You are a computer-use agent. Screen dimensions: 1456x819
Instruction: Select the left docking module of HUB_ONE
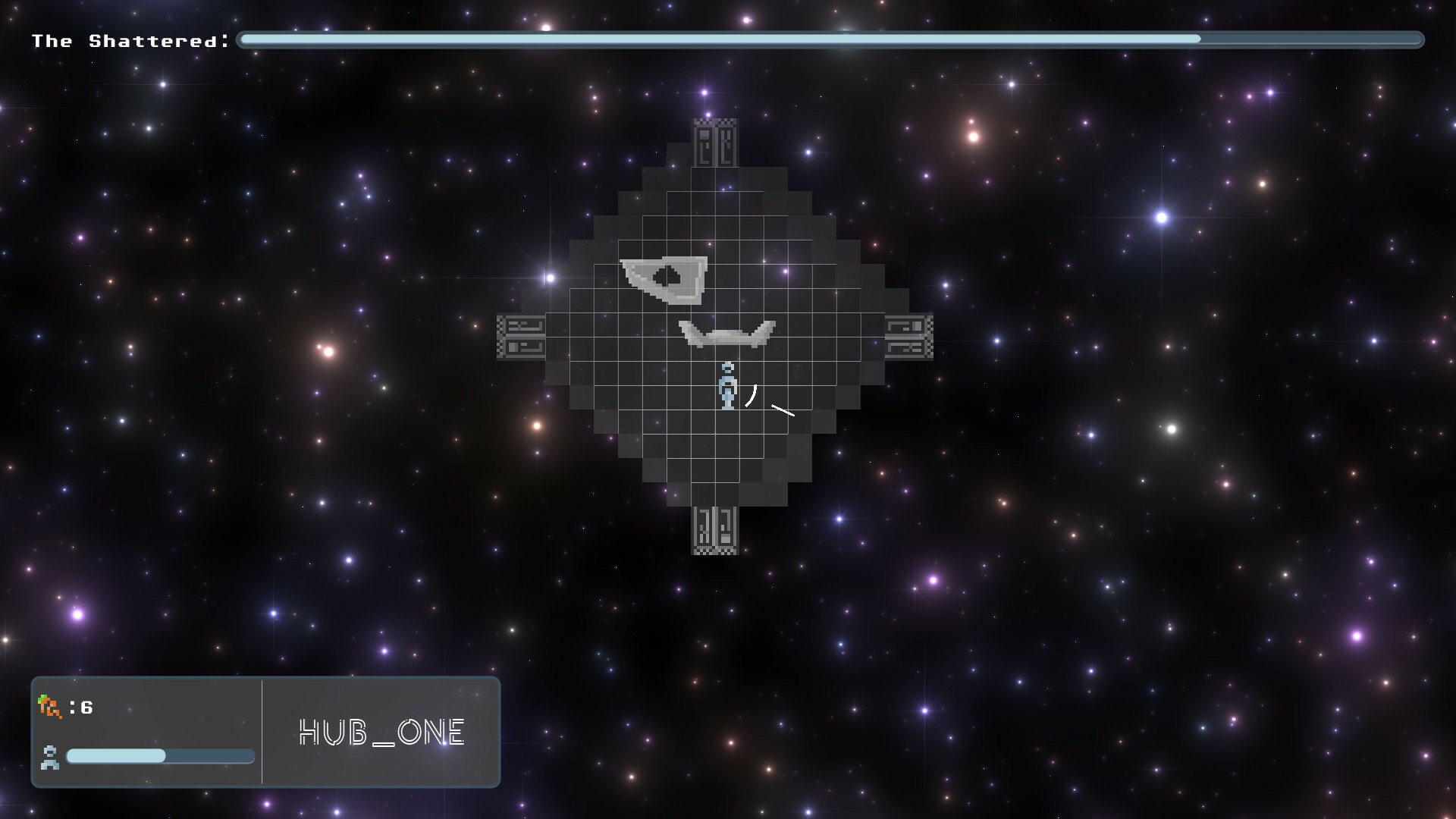coord(521,334)
